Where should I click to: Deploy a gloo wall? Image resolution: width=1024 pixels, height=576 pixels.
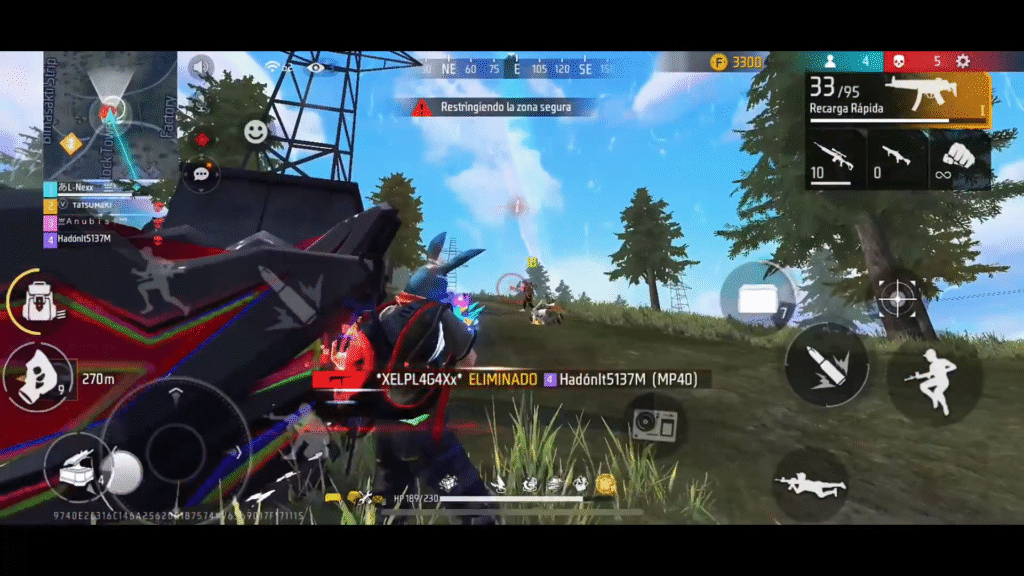pos(758,296)
